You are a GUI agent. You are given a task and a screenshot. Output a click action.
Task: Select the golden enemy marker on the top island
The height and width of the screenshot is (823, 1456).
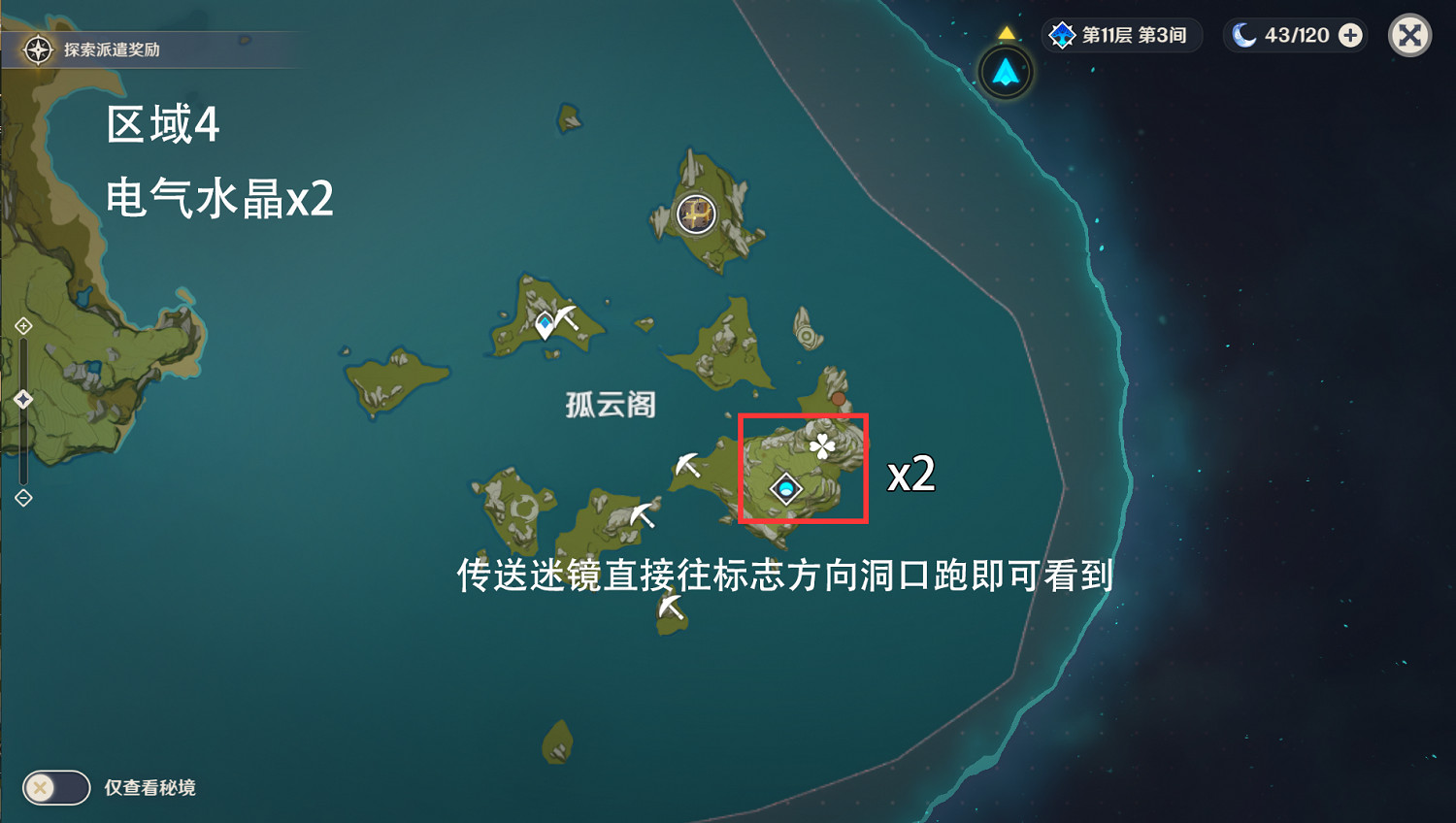click(x=695, y=215)
